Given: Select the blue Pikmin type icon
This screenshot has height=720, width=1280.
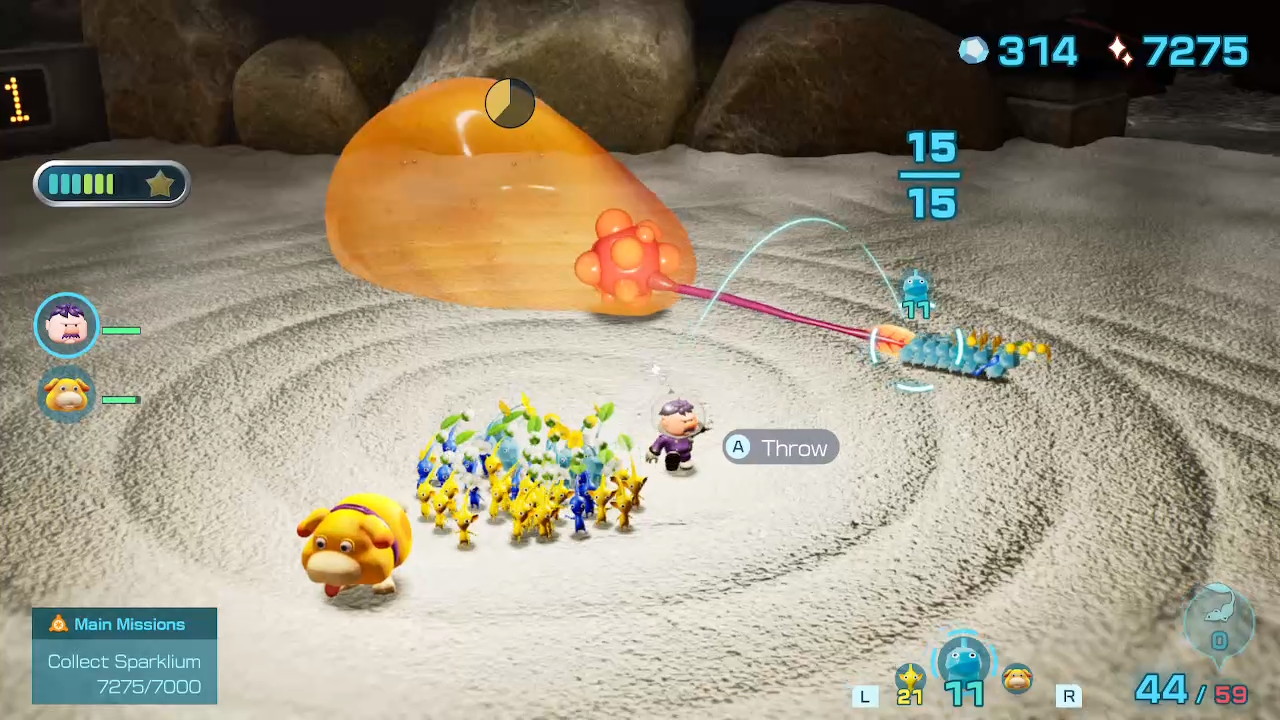Looking at the screenshot, I should pyautogui.click(x=963, y=662).
